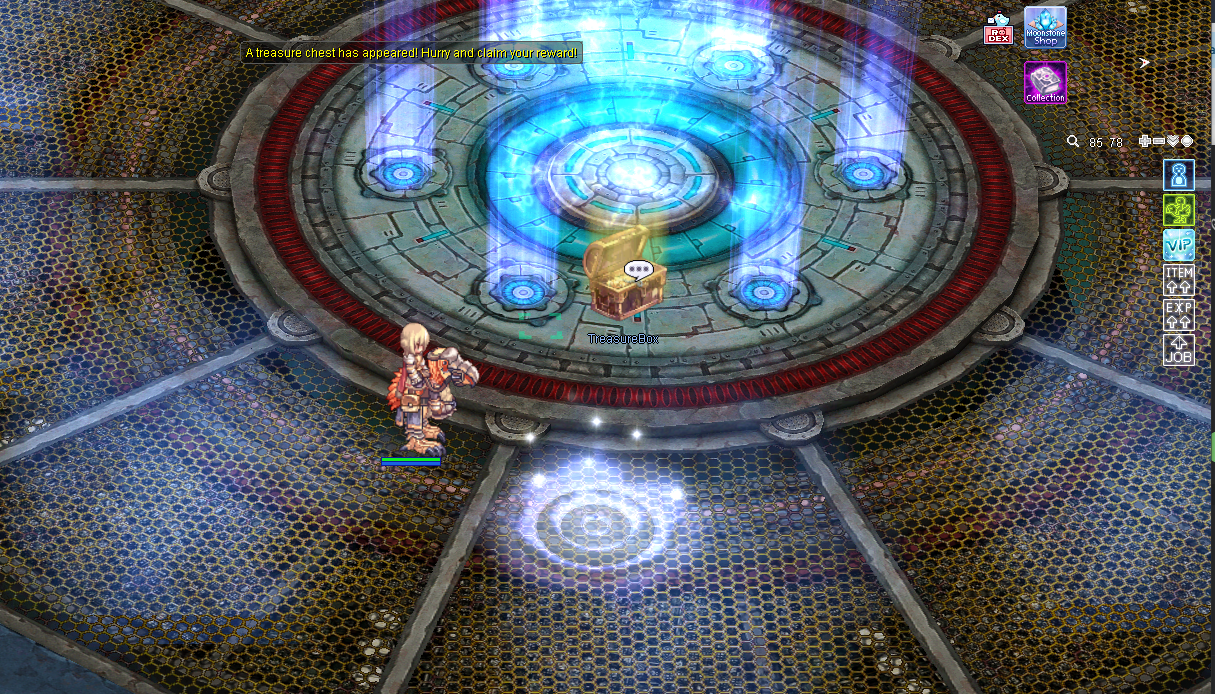
Task: Click the JOB boost icon
Action: (x=1179, y=349)
